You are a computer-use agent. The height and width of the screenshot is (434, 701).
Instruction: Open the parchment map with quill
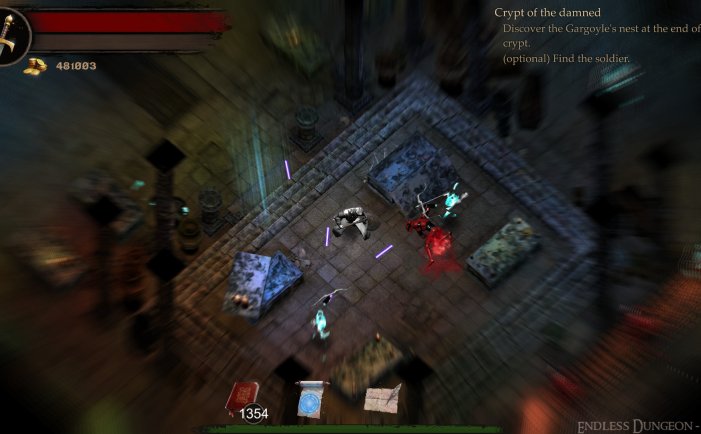(x=382, y=399)
